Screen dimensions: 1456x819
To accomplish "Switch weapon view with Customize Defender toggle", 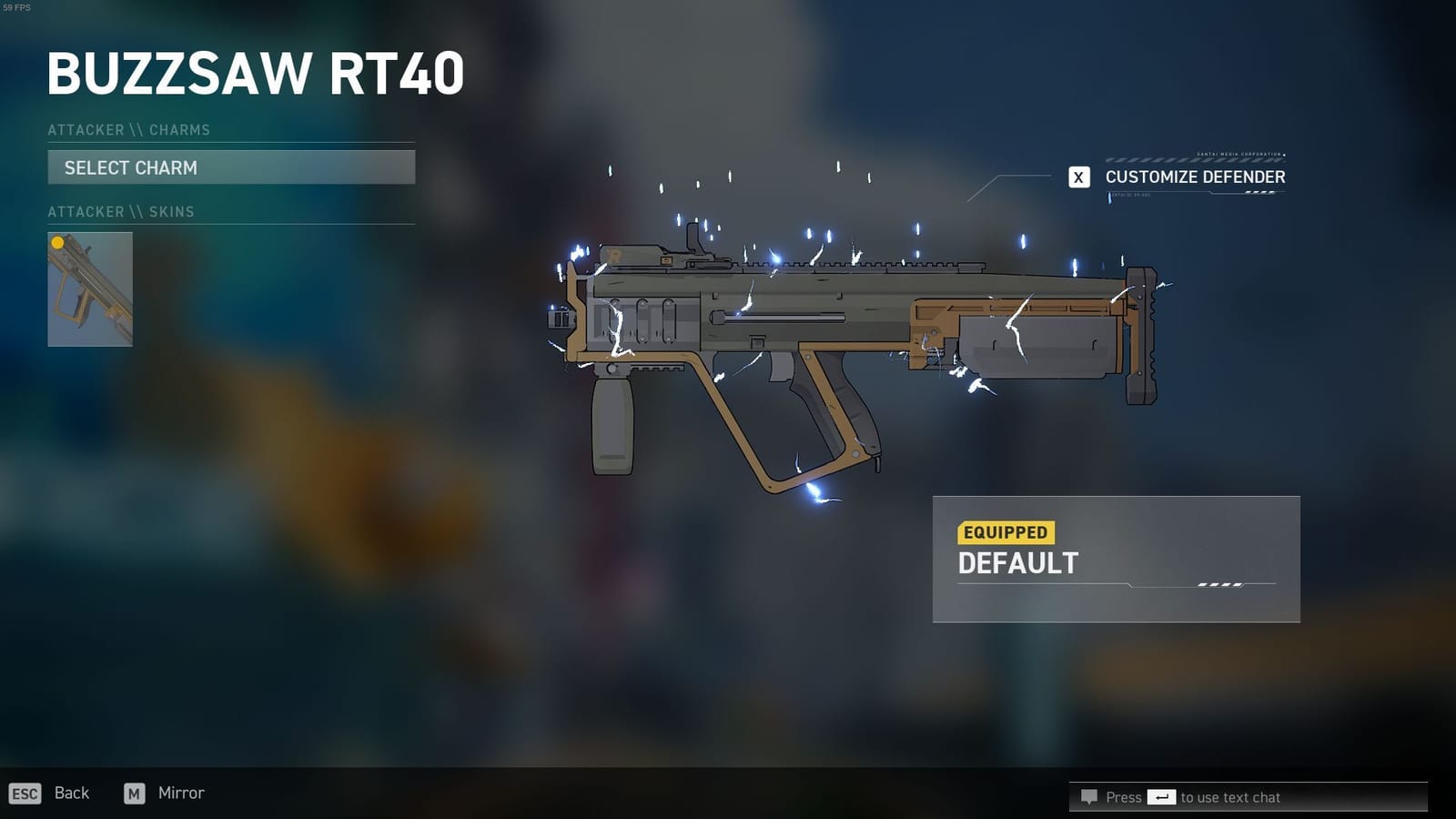I will pyautogui.click(x=1195, y=177).
